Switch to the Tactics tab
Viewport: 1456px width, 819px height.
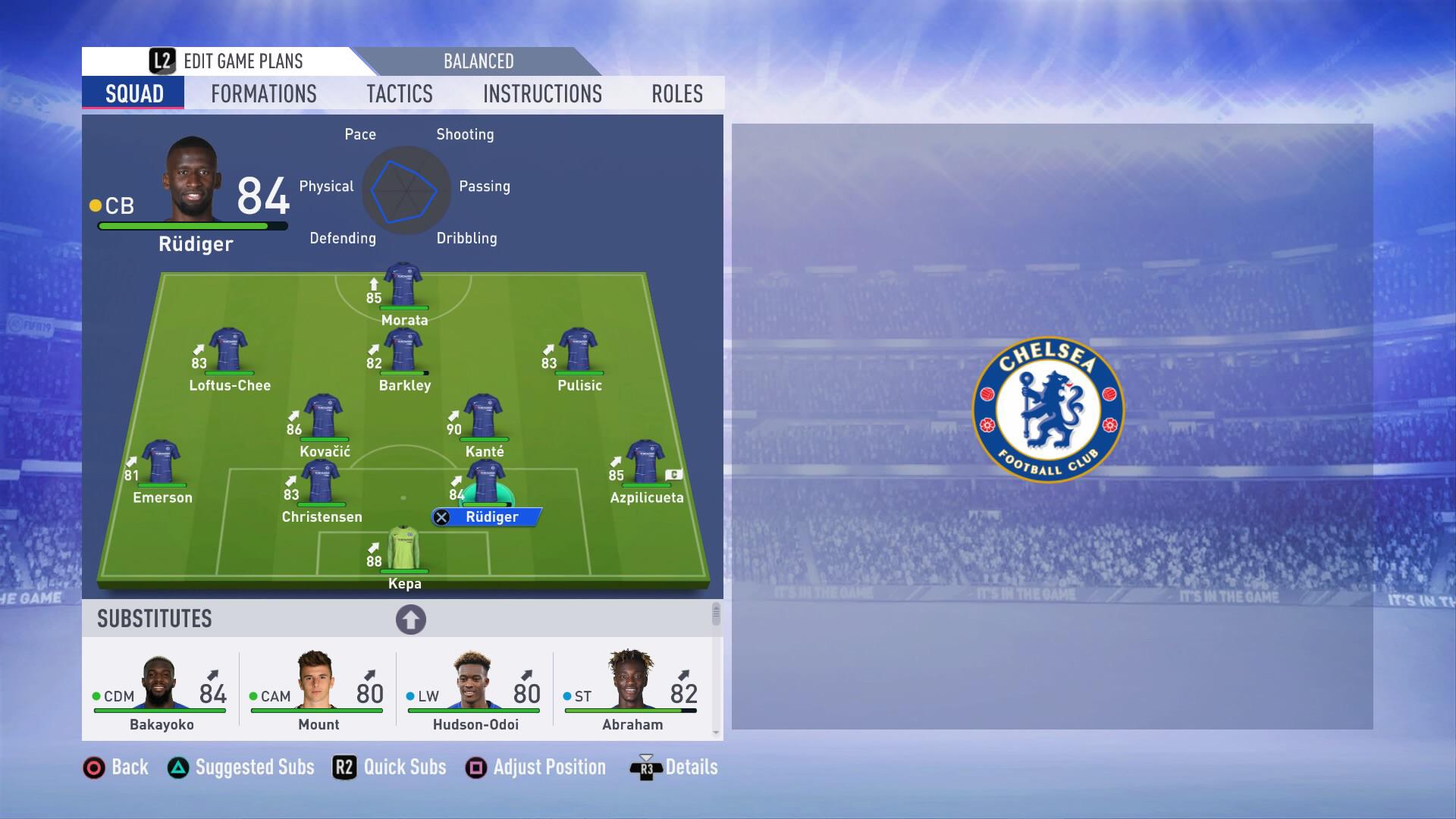tap(400, 94)
